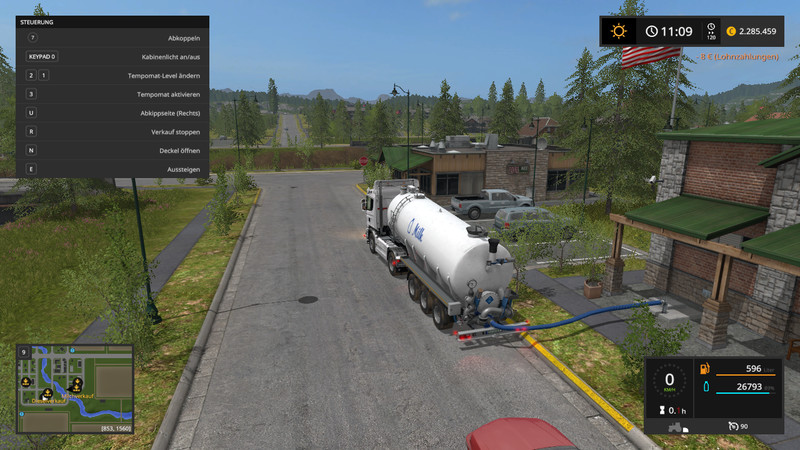Click the gold coin money icon
The height and width of the screenshot is (450, 800).
pyautogui.click(x=730, y=31)
